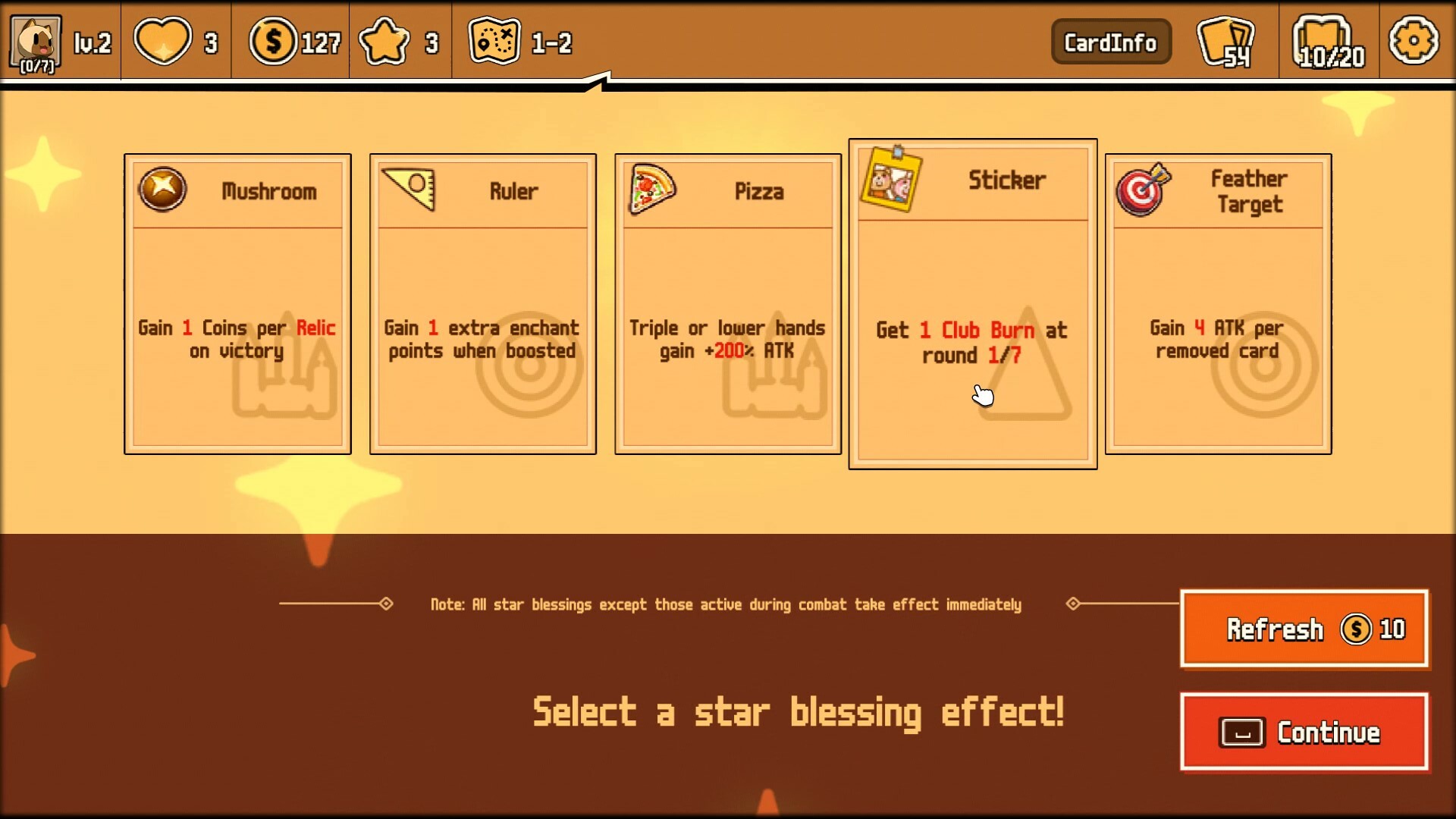Click the Ruler icon on the Ruler card
Screen dimensions: 1456x819
coord(408,189)
